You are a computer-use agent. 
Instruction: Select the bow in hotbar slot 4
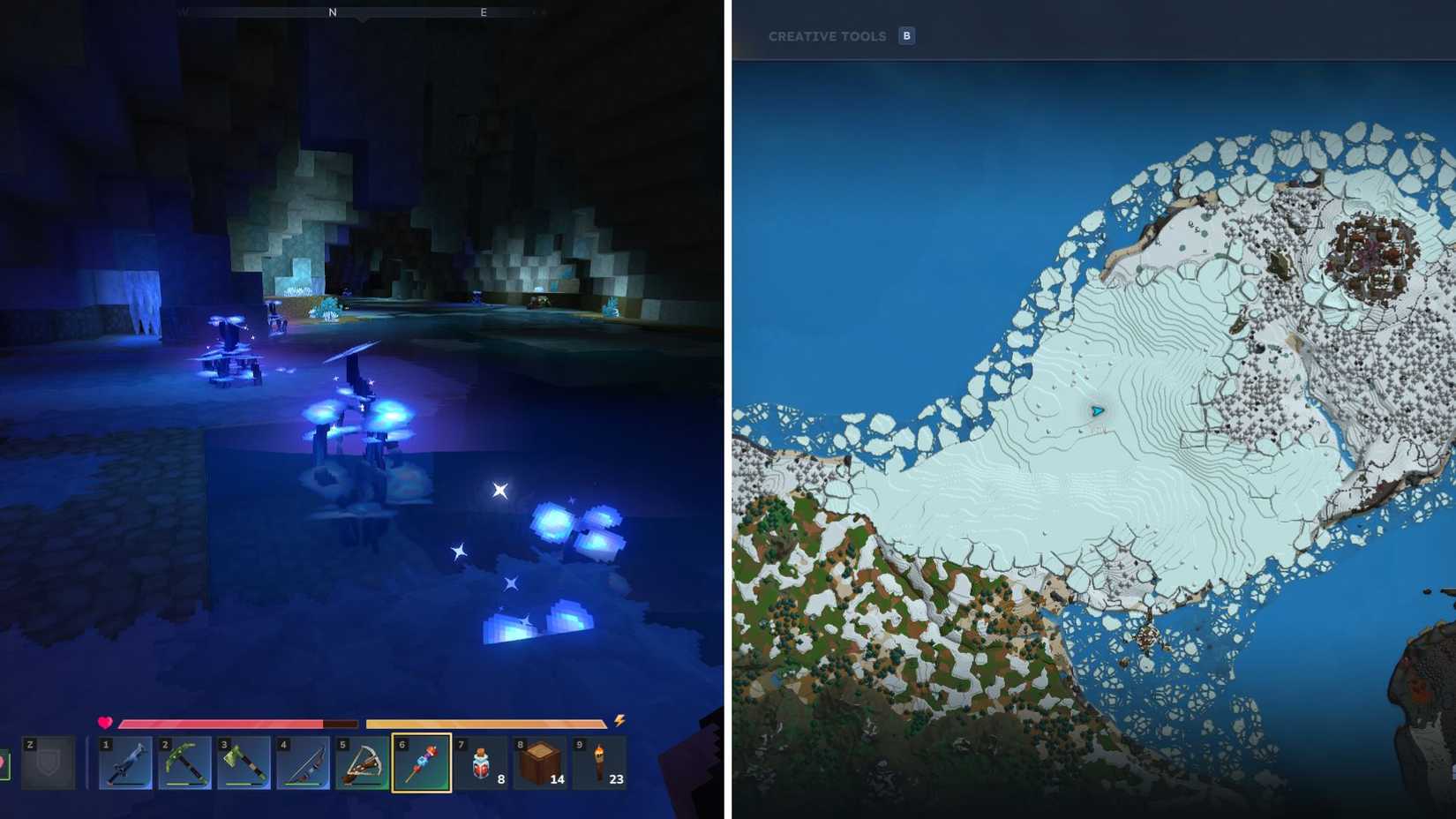point(302,761)
